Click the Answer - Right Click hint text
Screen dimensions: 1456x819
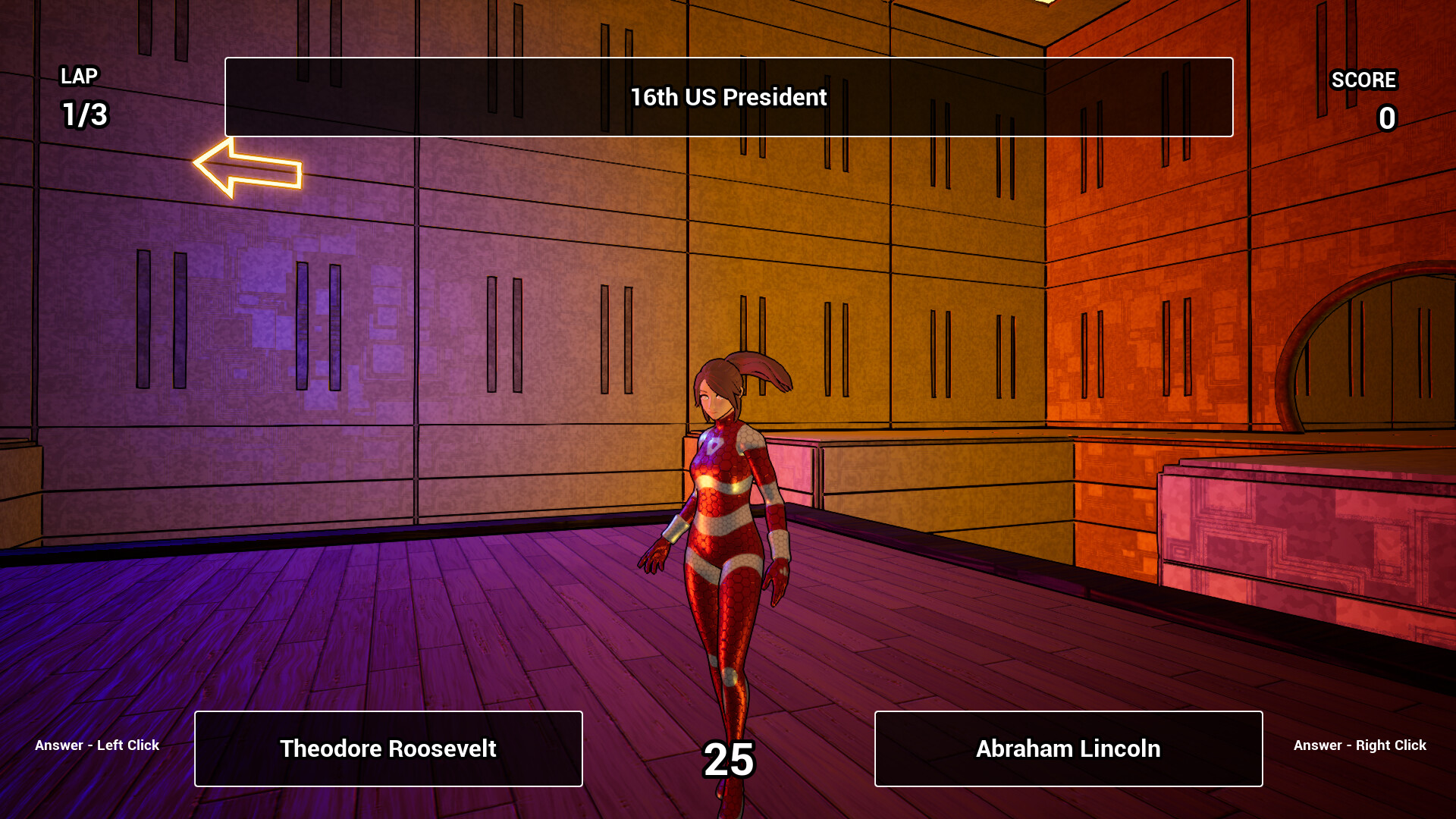tap(1358, 745)
